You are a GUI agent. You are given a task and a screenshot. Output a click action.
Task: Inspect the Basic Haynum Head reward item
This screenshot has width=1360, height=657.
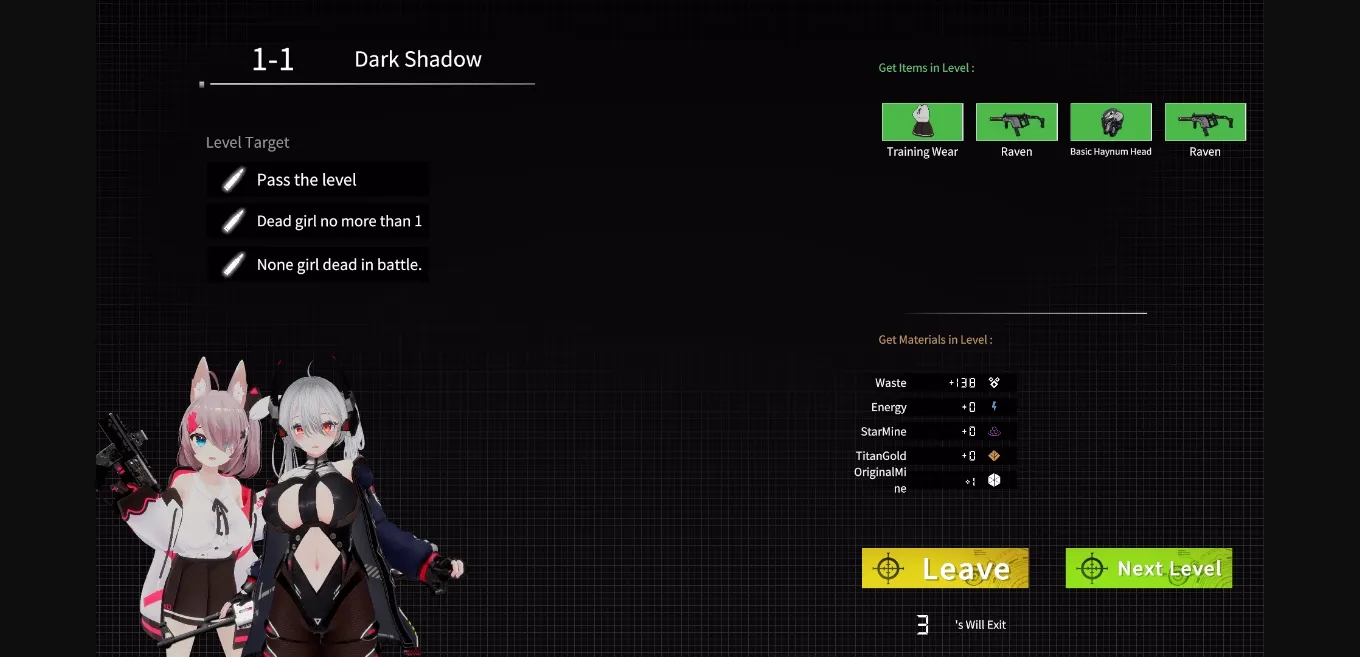pos(1110,122)
